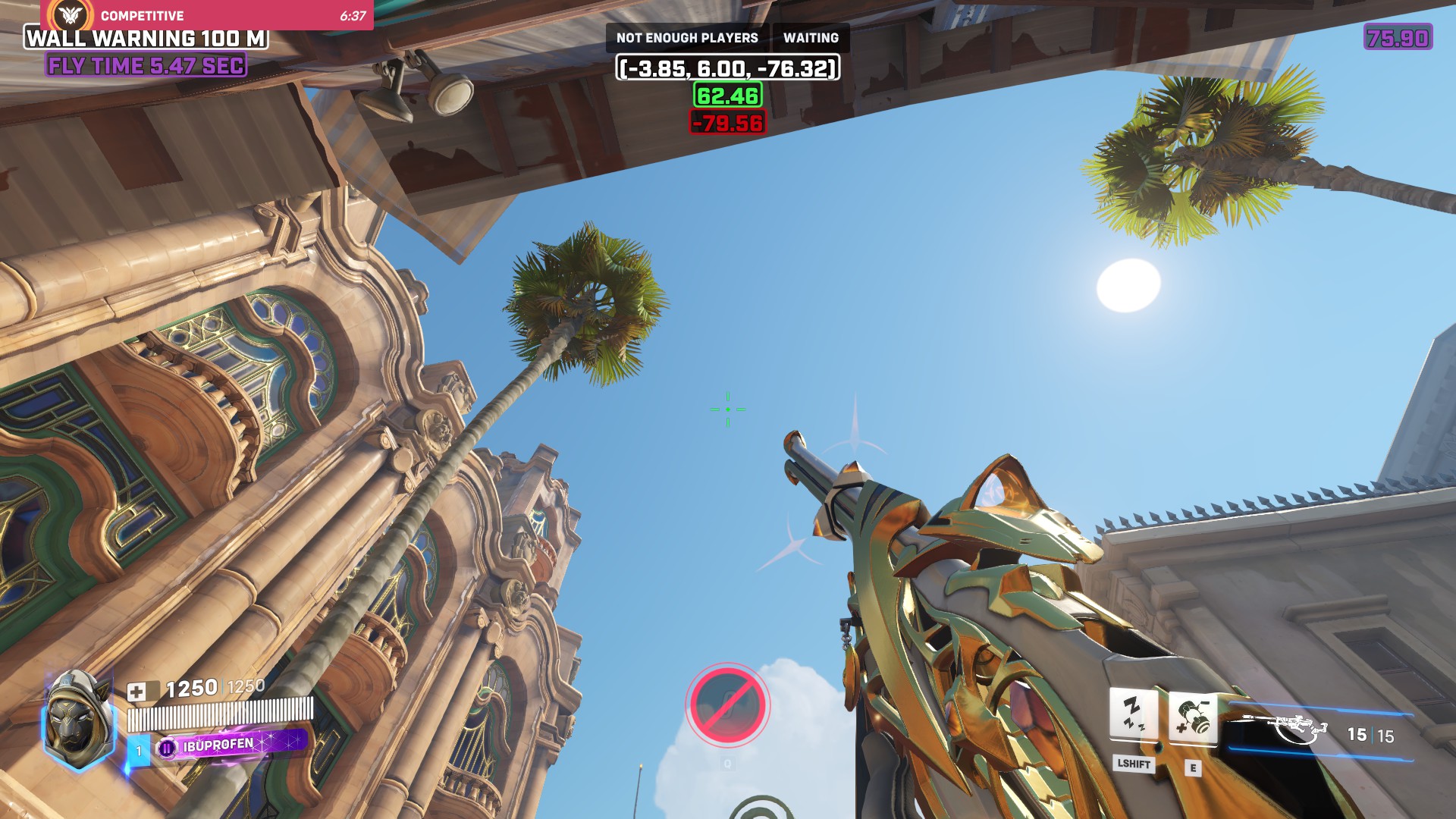Open the Competitive rank emblem

[x=71, y=14]
